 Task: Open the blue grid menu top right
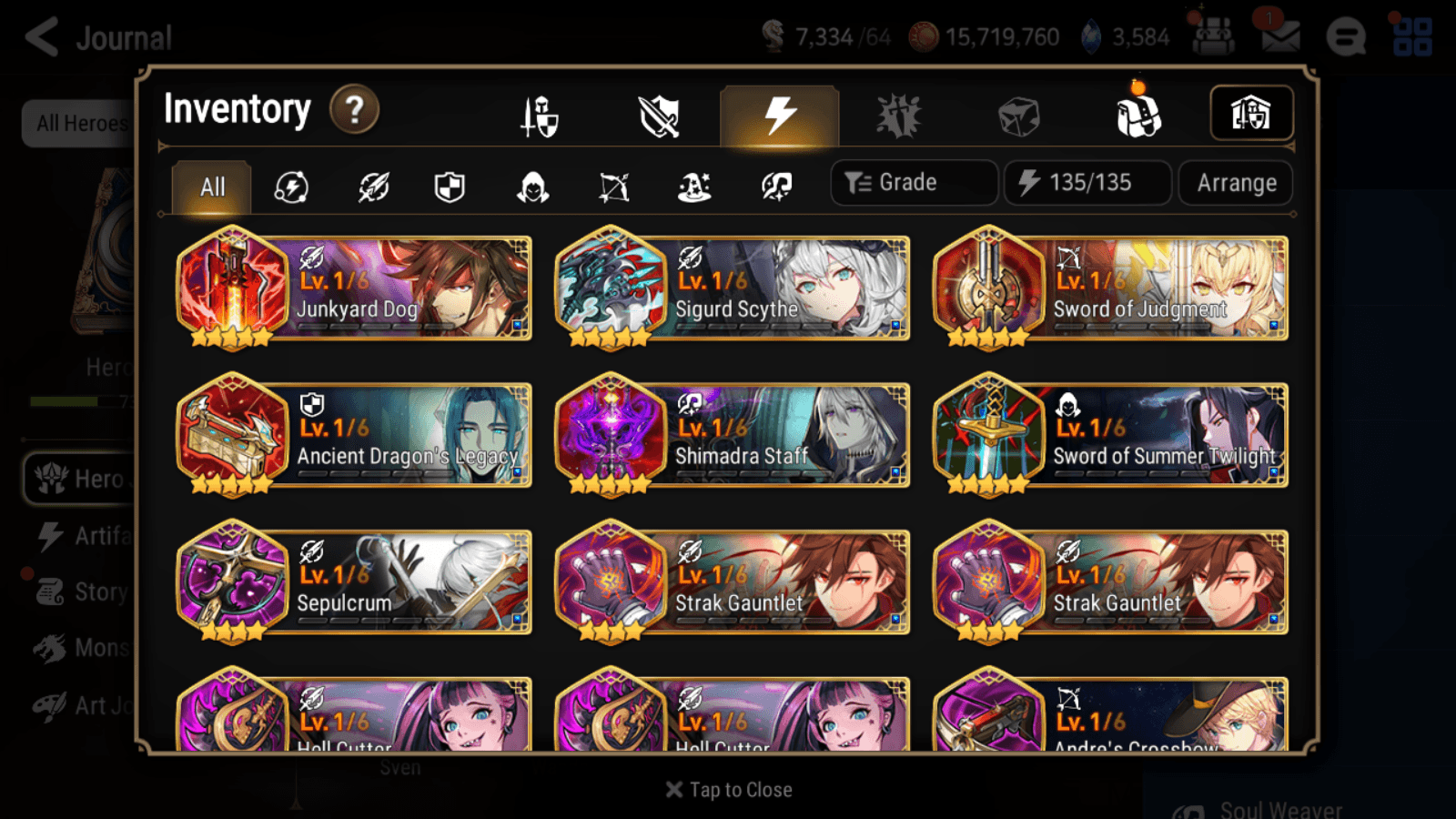(x=1412, y=36)
